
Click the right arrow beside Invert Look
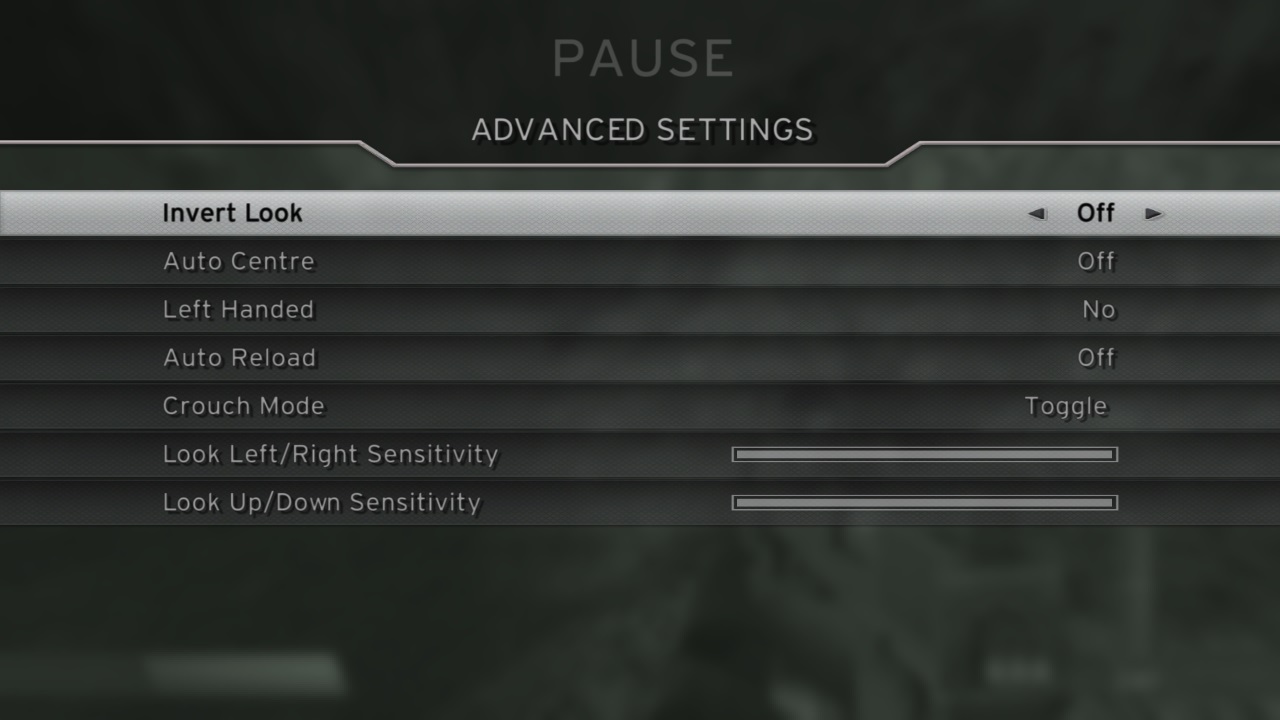tap(1154, 213)
